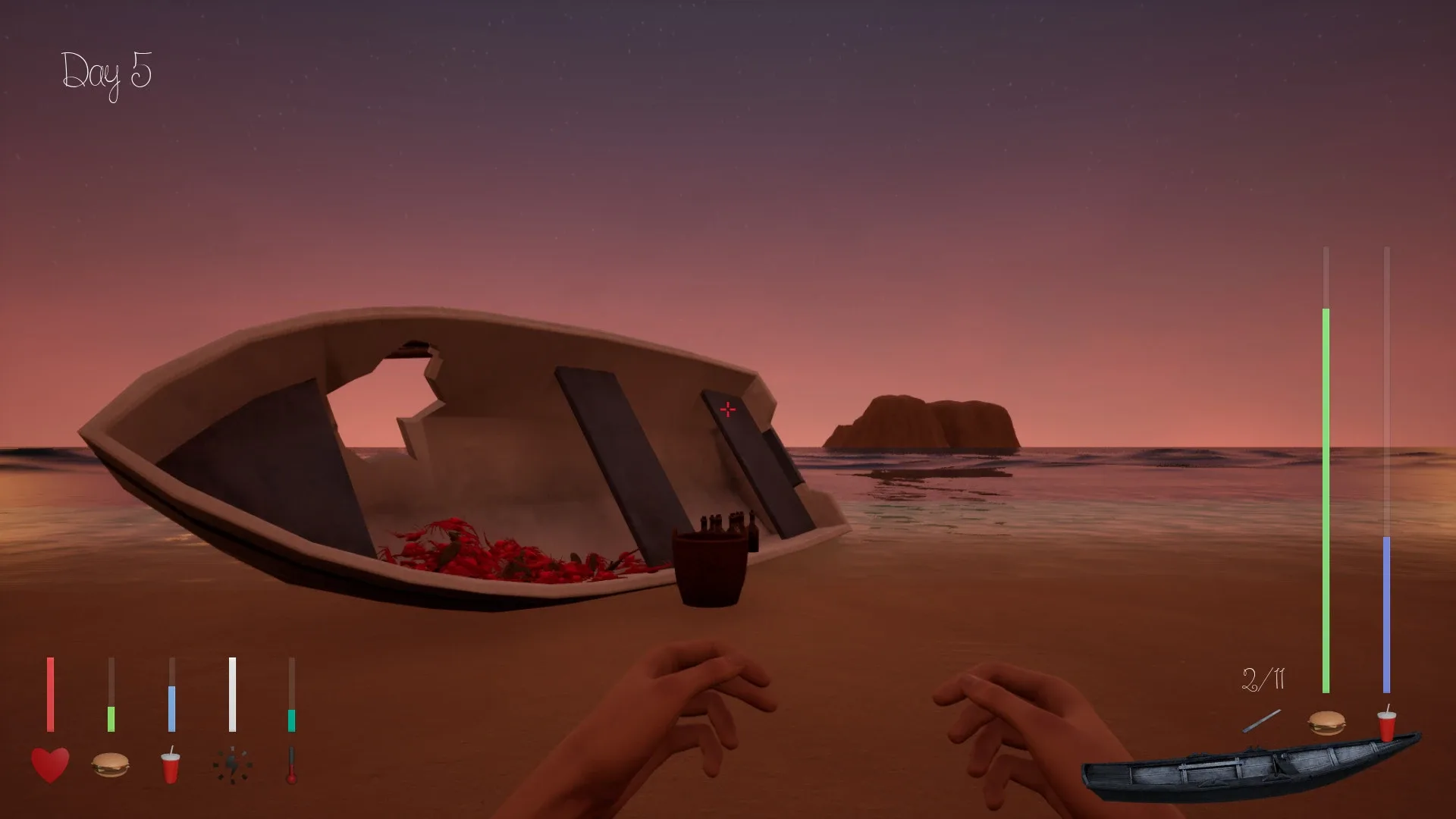Screen dimensions: 1456x819
Task: Click the red crosshair on the boat hull
Action: pyautogui.click(x=728, y=409)
